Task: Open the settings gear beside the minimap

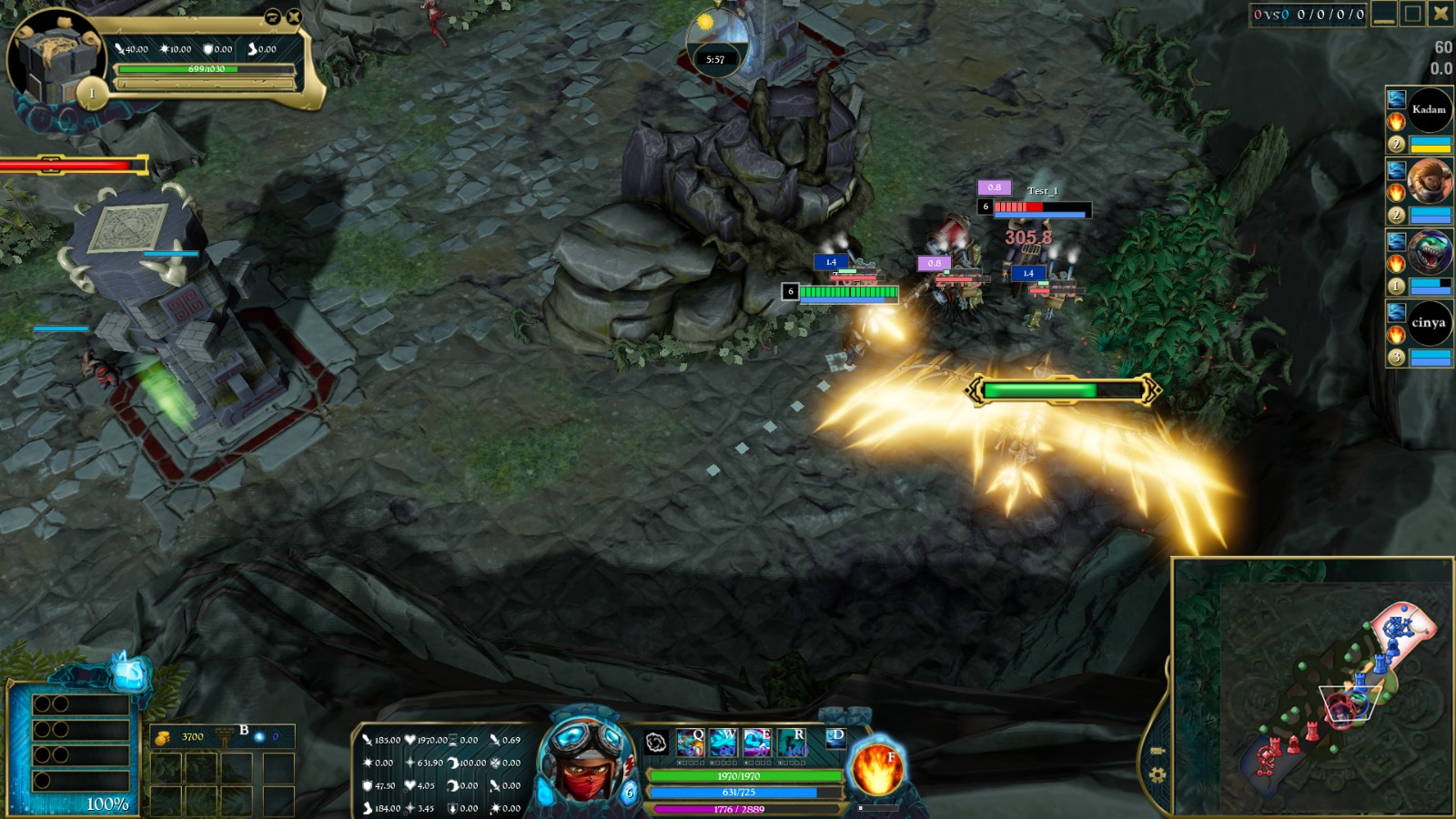Action: pos(1157,775)
